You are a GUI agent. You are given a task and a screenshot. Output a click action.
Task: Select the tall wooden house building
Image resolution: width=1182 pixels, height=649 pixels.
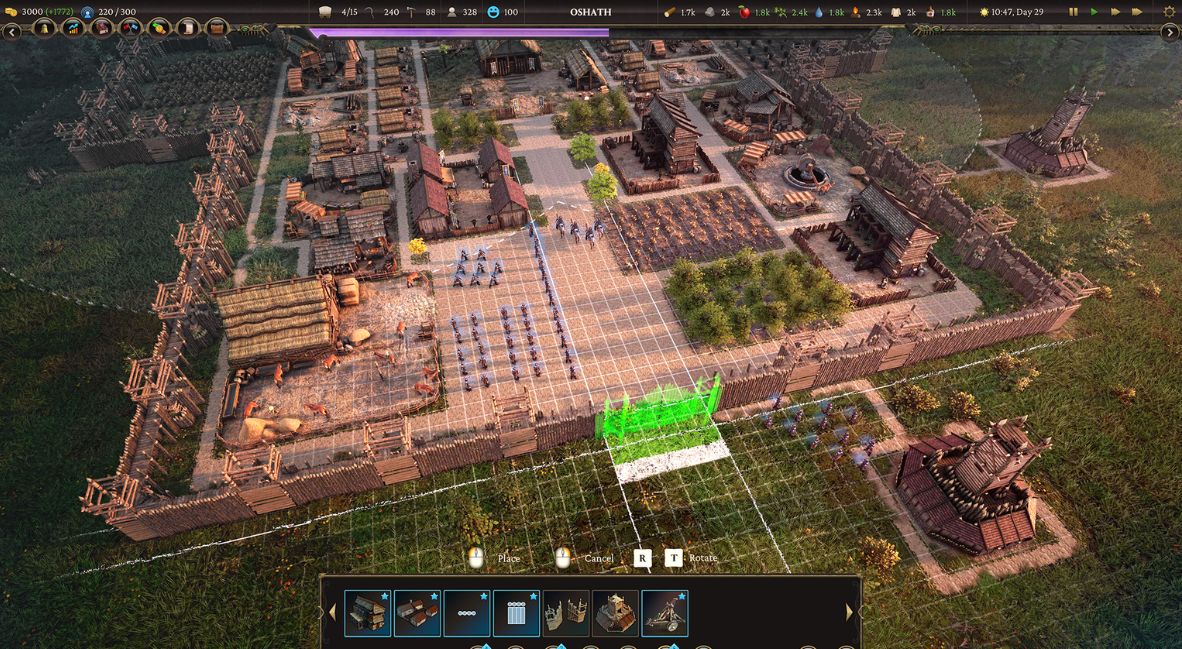pos(368,613)
